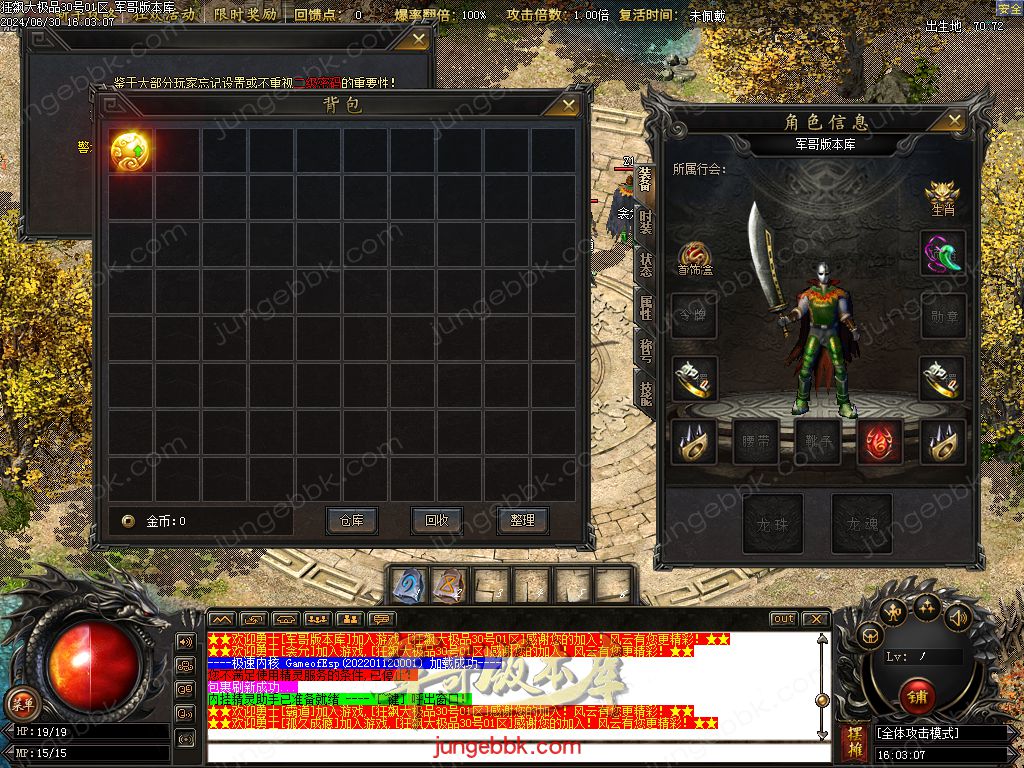Click the 回收 recycle button
The width and height of the screenshot is (1024, 768).
437,520
